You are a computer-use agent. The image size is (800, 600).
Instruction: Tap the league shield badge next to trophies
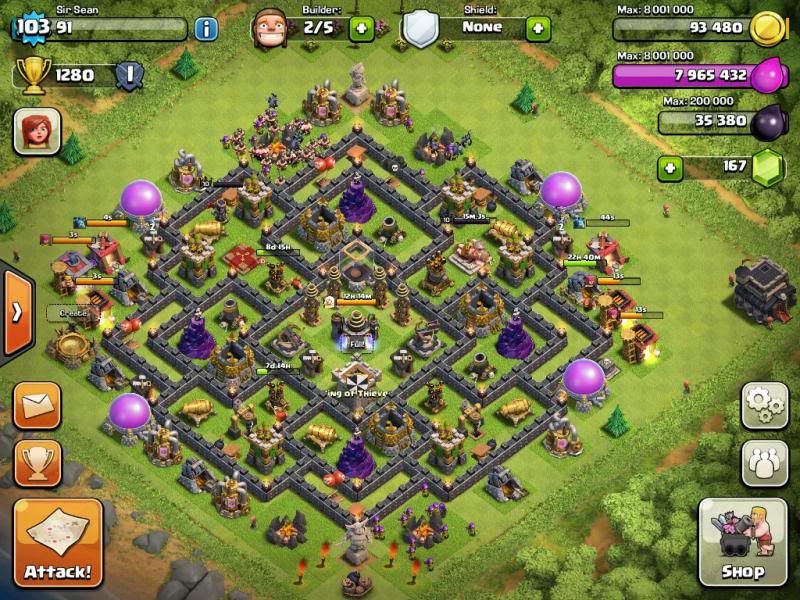[x=126, y=74]
